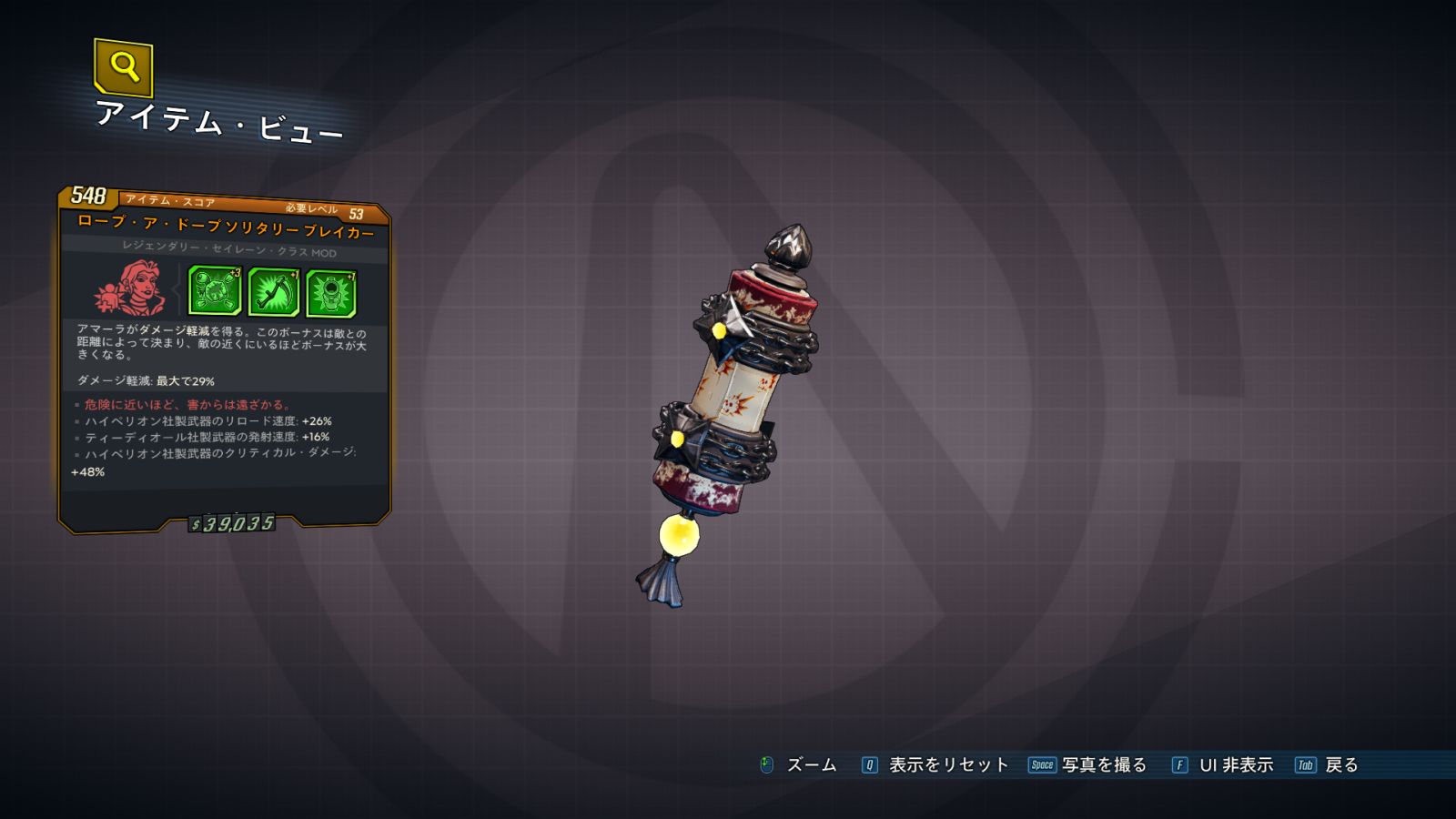
Task: Choose the glowing figure skill icon
Action: [x=331, y=294]
